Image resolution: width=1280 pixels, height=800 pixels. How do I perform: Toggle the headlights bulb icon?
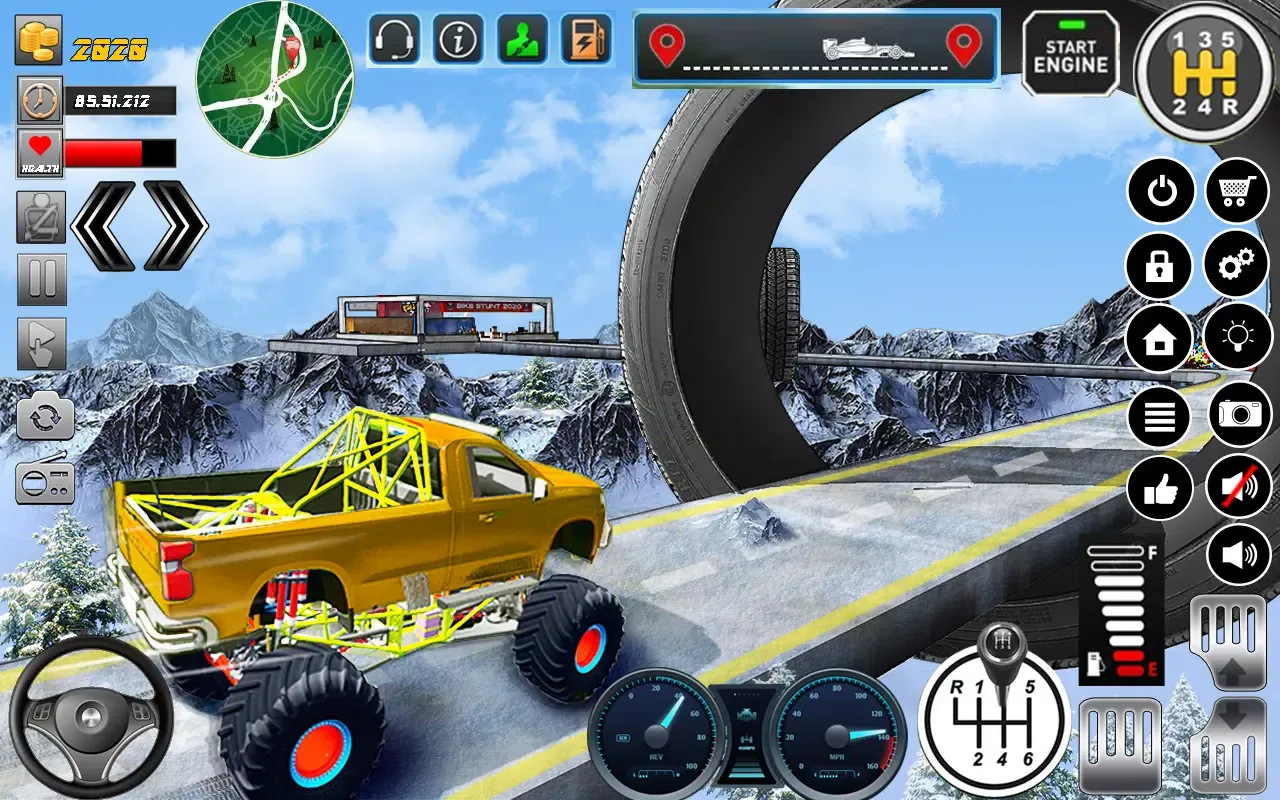pyautogui.click(x=1238, y=340)
